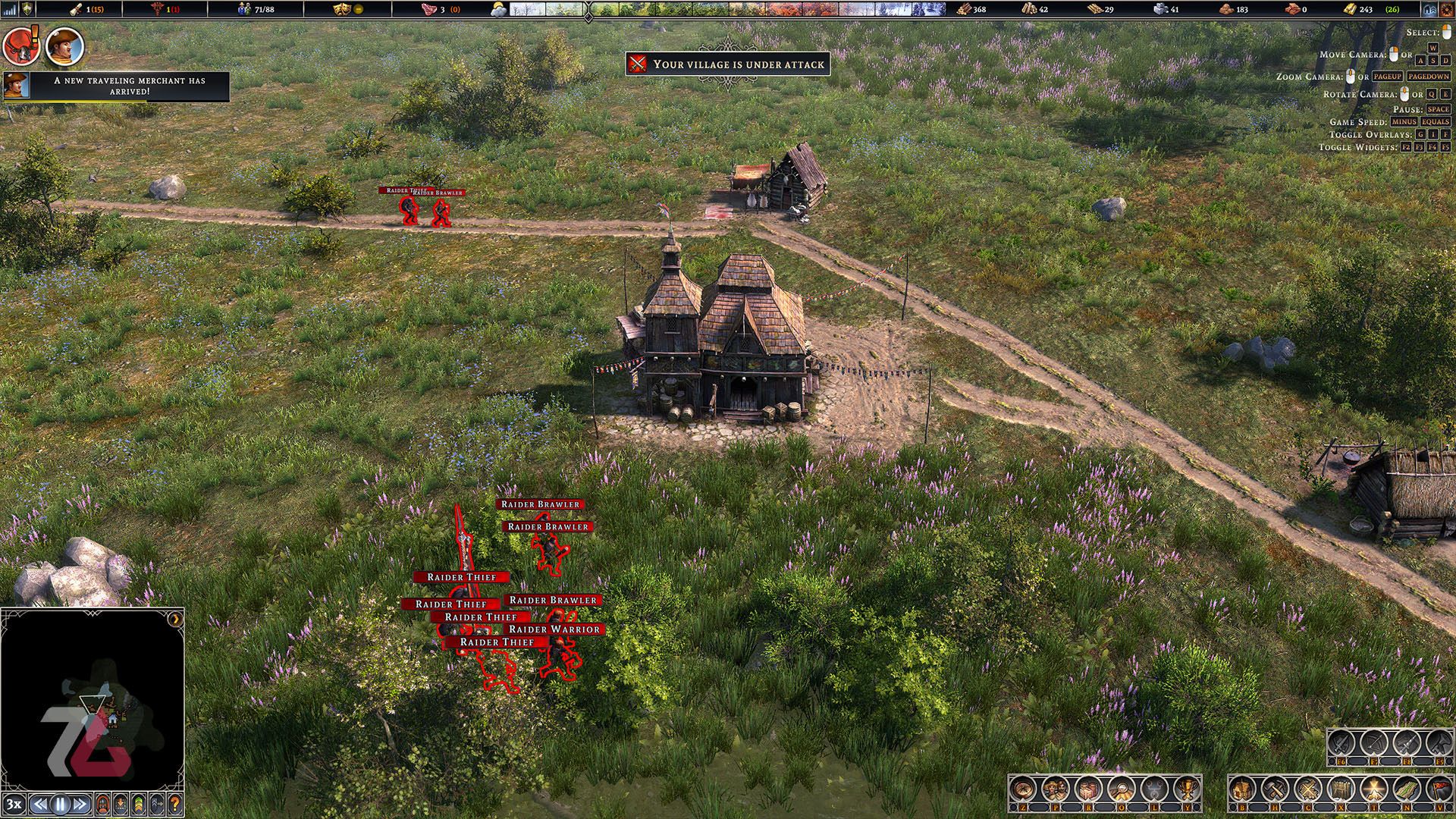Collapse the minimap with the arrow button
This screenshot has width=1456, height=819.
point(176,618)
